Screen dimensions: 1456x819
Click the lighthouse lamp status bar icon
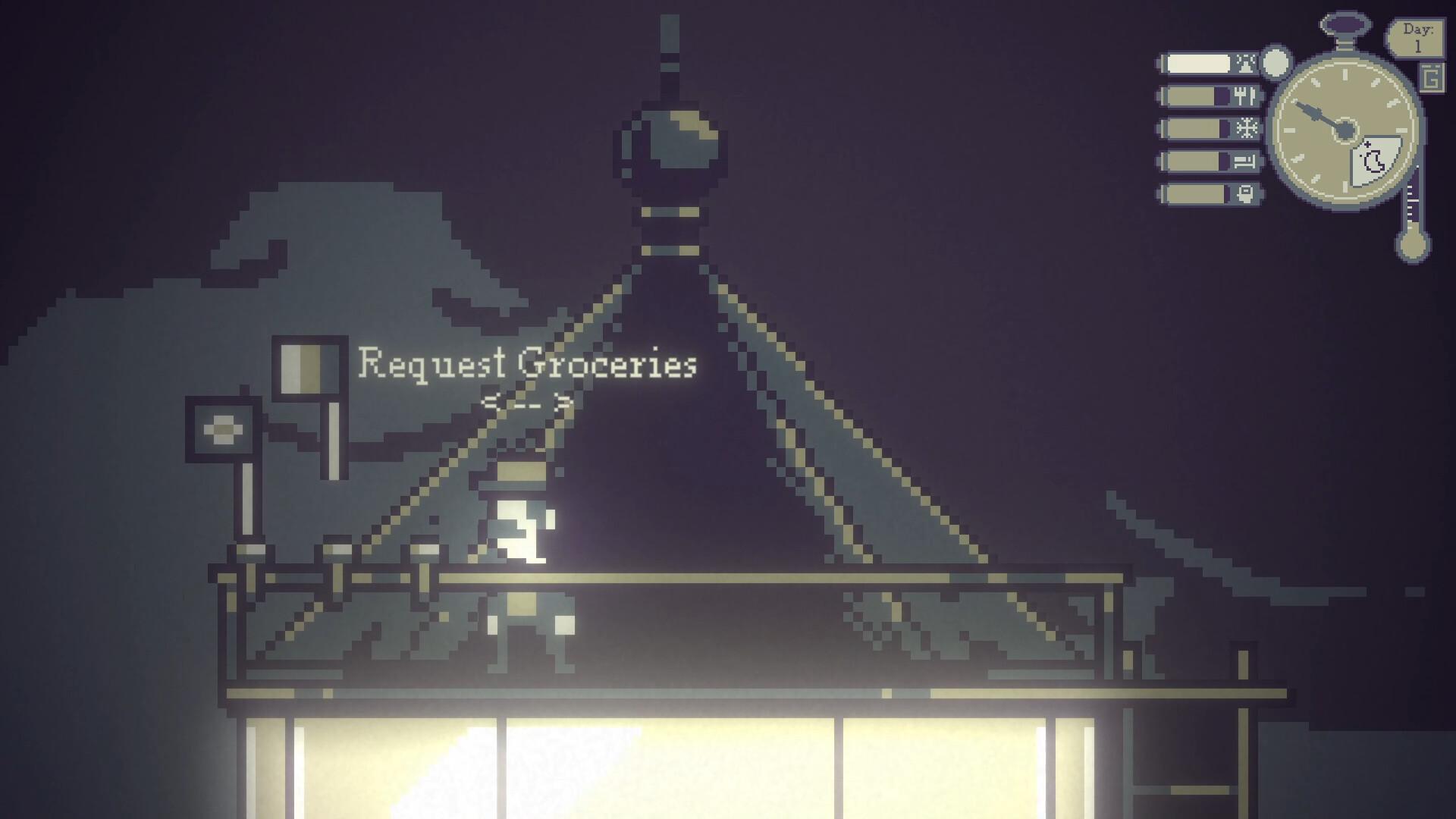pos(1245,61)
